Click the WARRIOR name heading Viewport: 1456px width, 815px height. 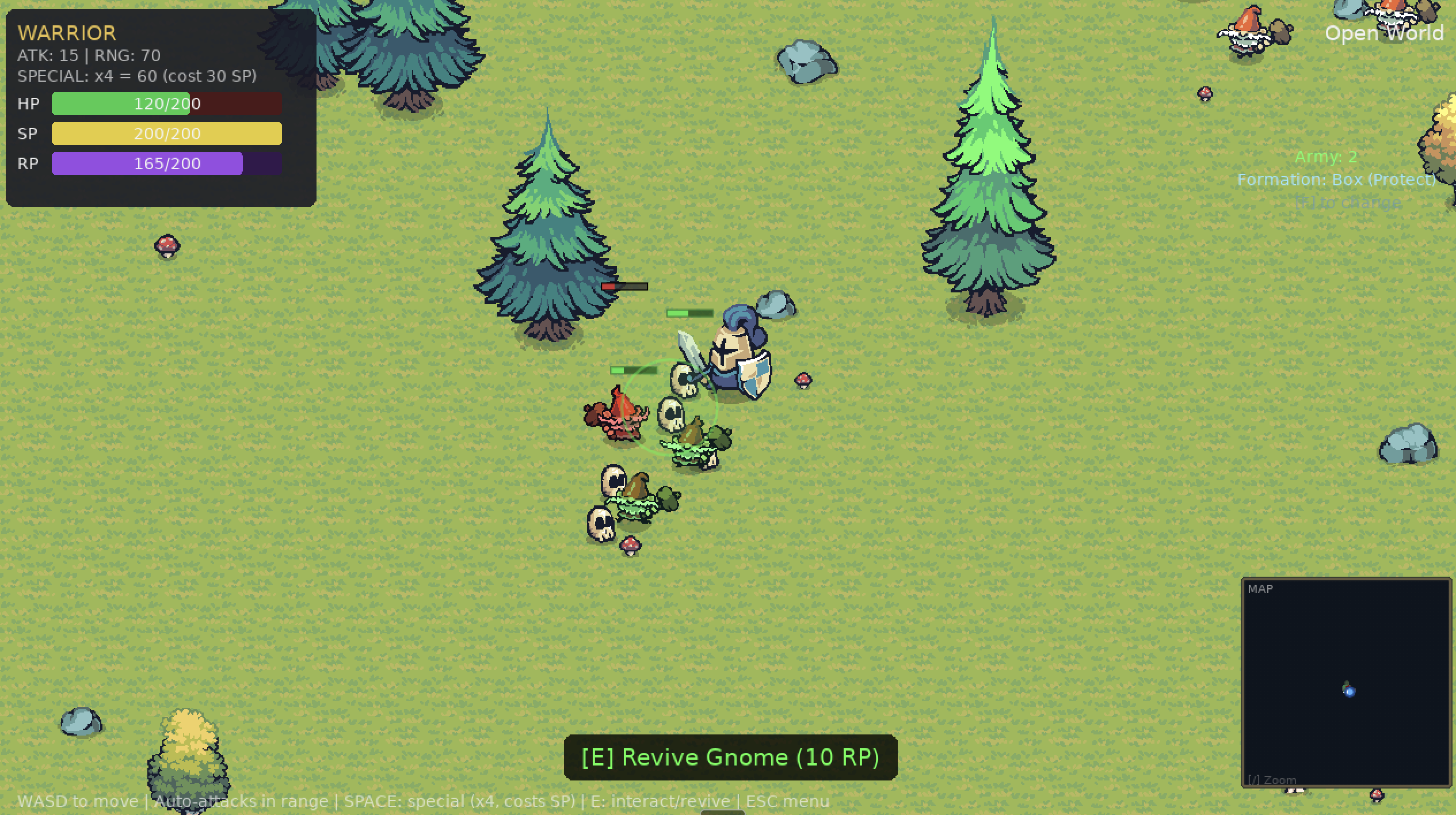pyautogui.click(x=66, y=34)
